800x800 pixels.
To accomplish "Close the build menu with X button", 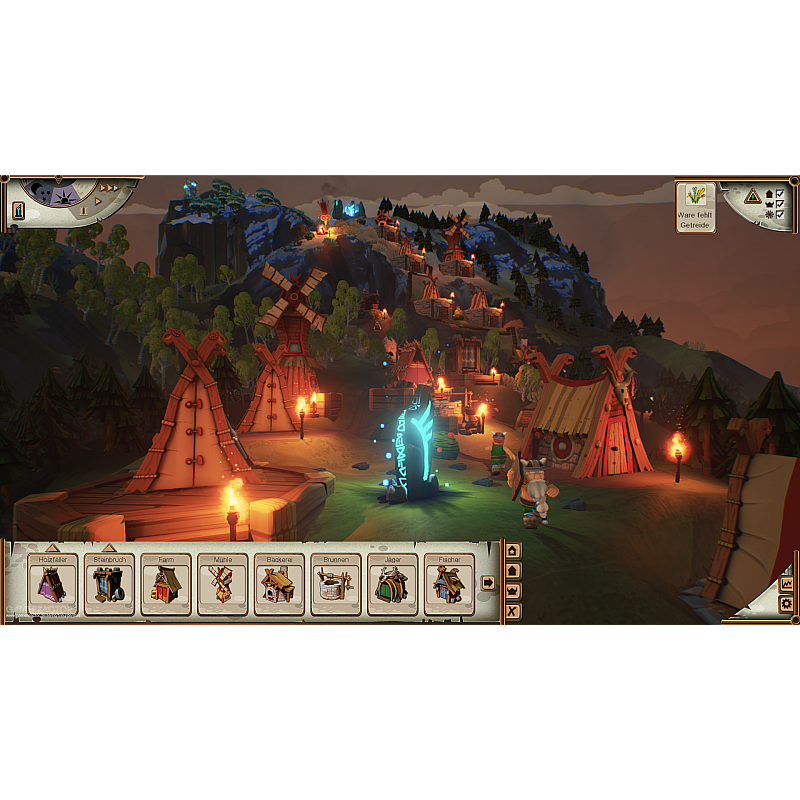I will point(513,611).
